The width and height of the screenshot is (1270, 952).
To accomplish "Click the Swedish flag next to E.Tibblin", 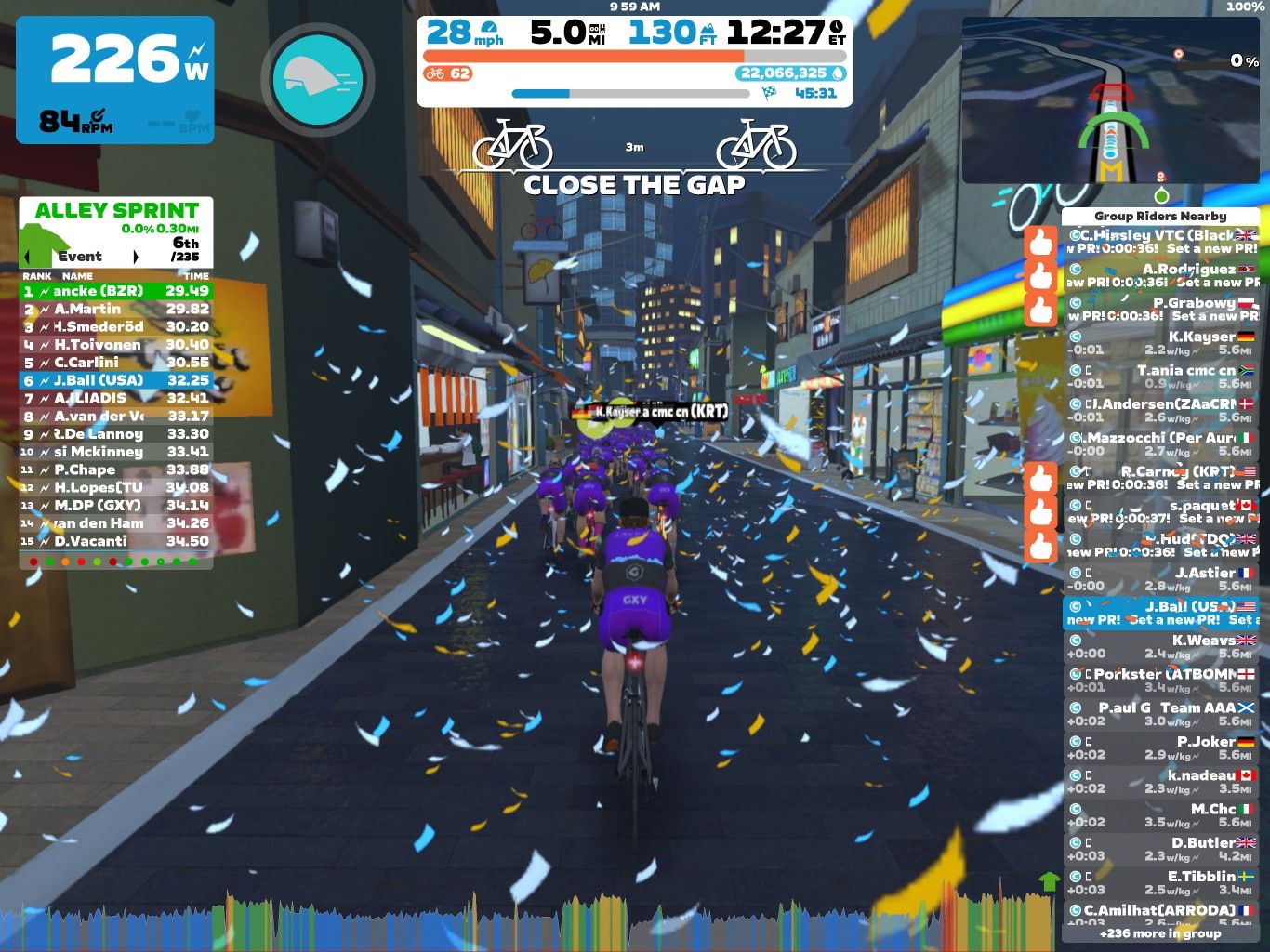I will [1249, 875].
